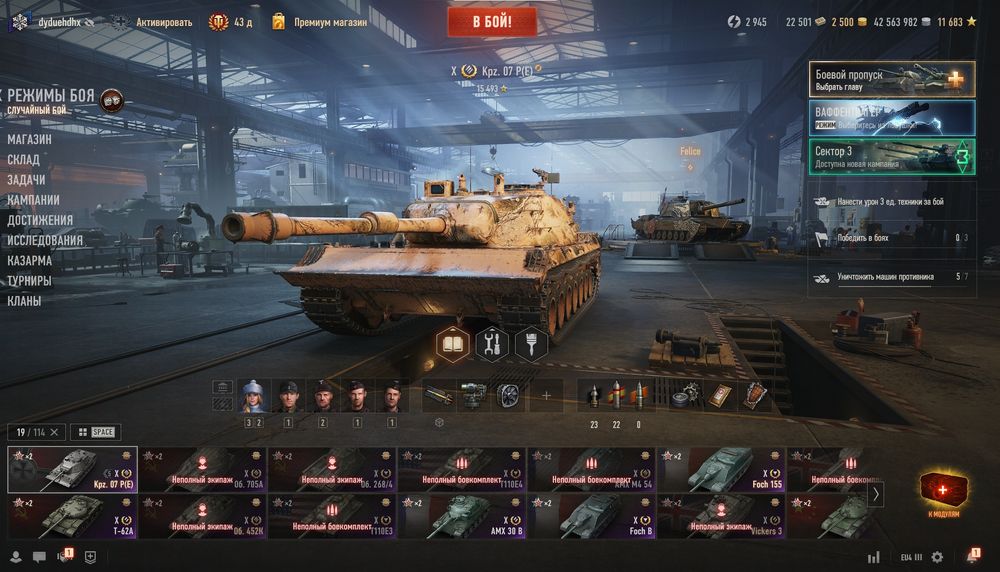Open the КЛАНЫ menu entry
This screenshot has height=572, width=1000.
(x=24, y=300)
